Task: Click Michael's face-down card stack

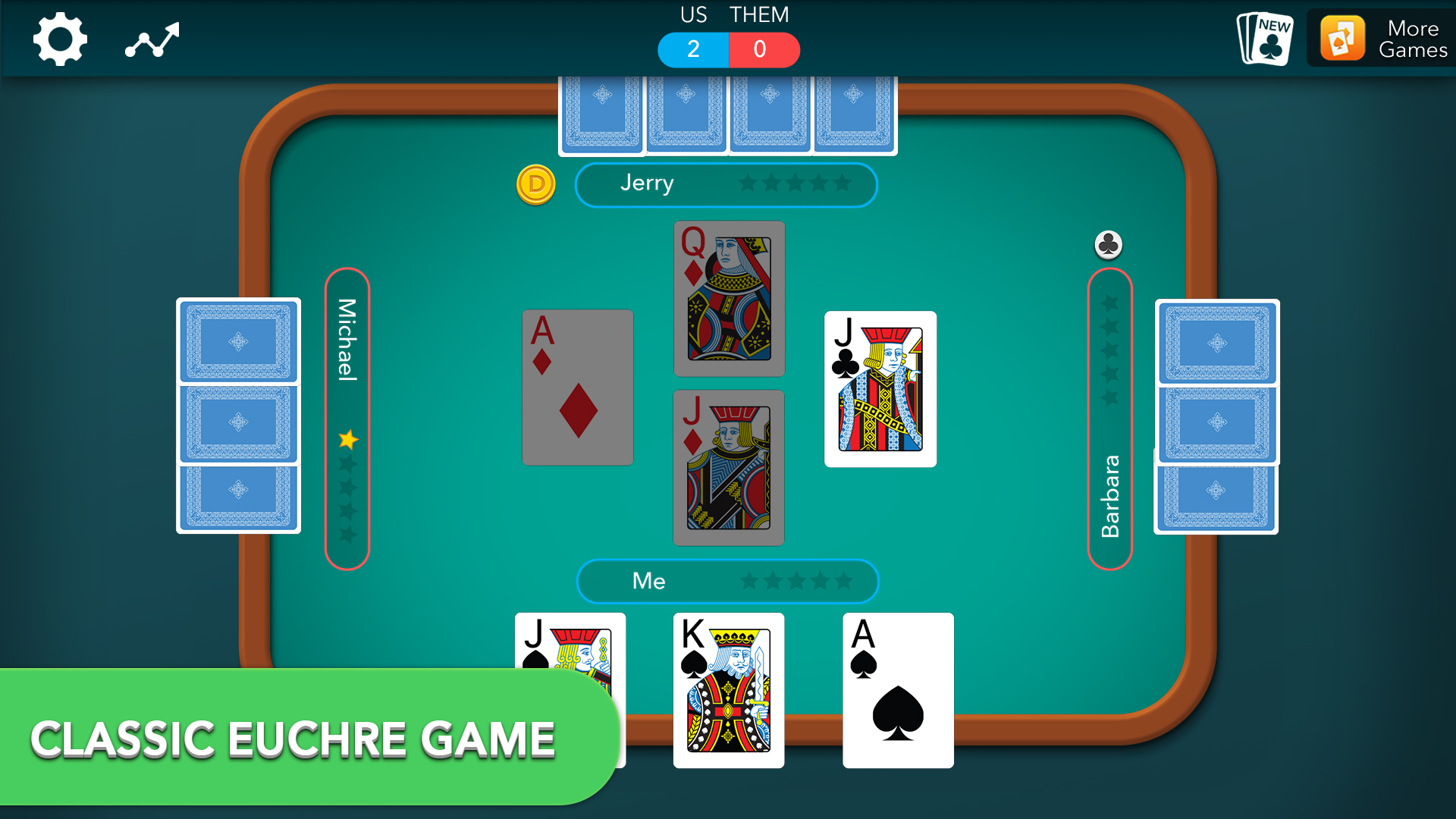Action: [x=238, y=417]
